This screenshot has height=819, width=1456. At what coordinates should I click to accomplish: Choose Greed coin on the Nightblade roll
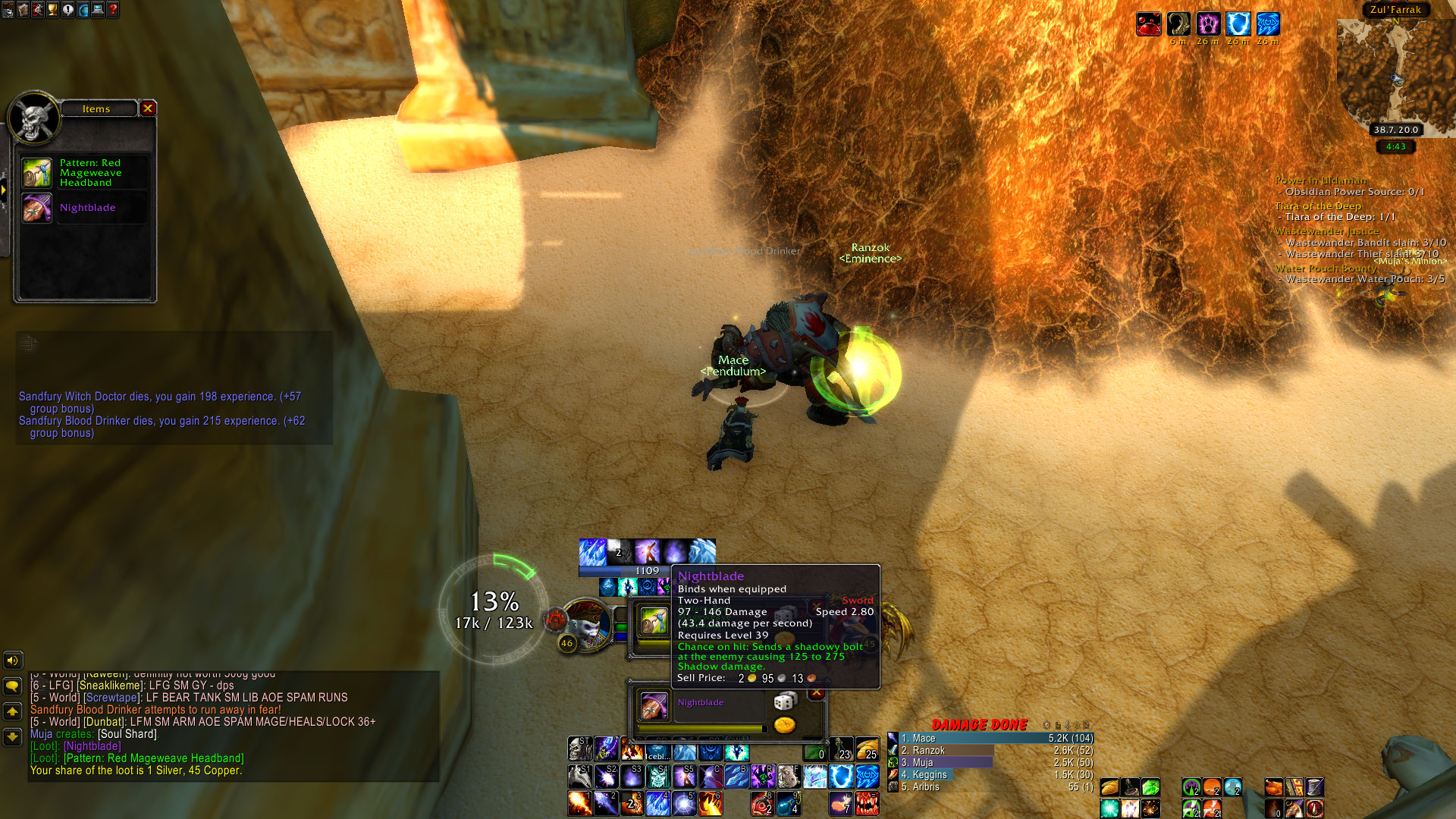(785, 725)
